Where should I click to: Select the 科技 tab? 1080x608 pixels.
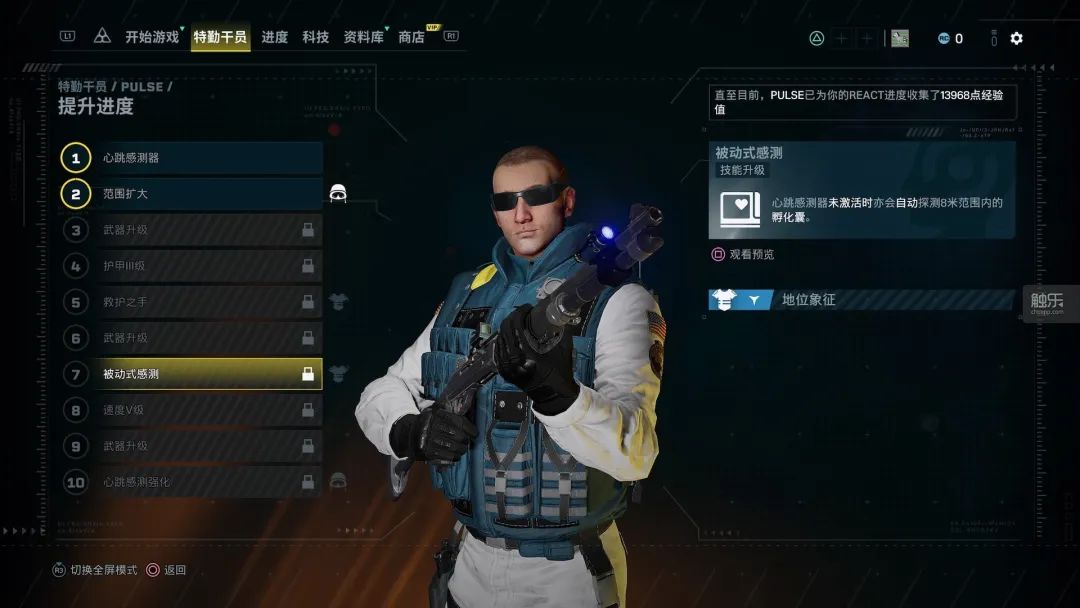pyautogui.click(x=316, y=37)
